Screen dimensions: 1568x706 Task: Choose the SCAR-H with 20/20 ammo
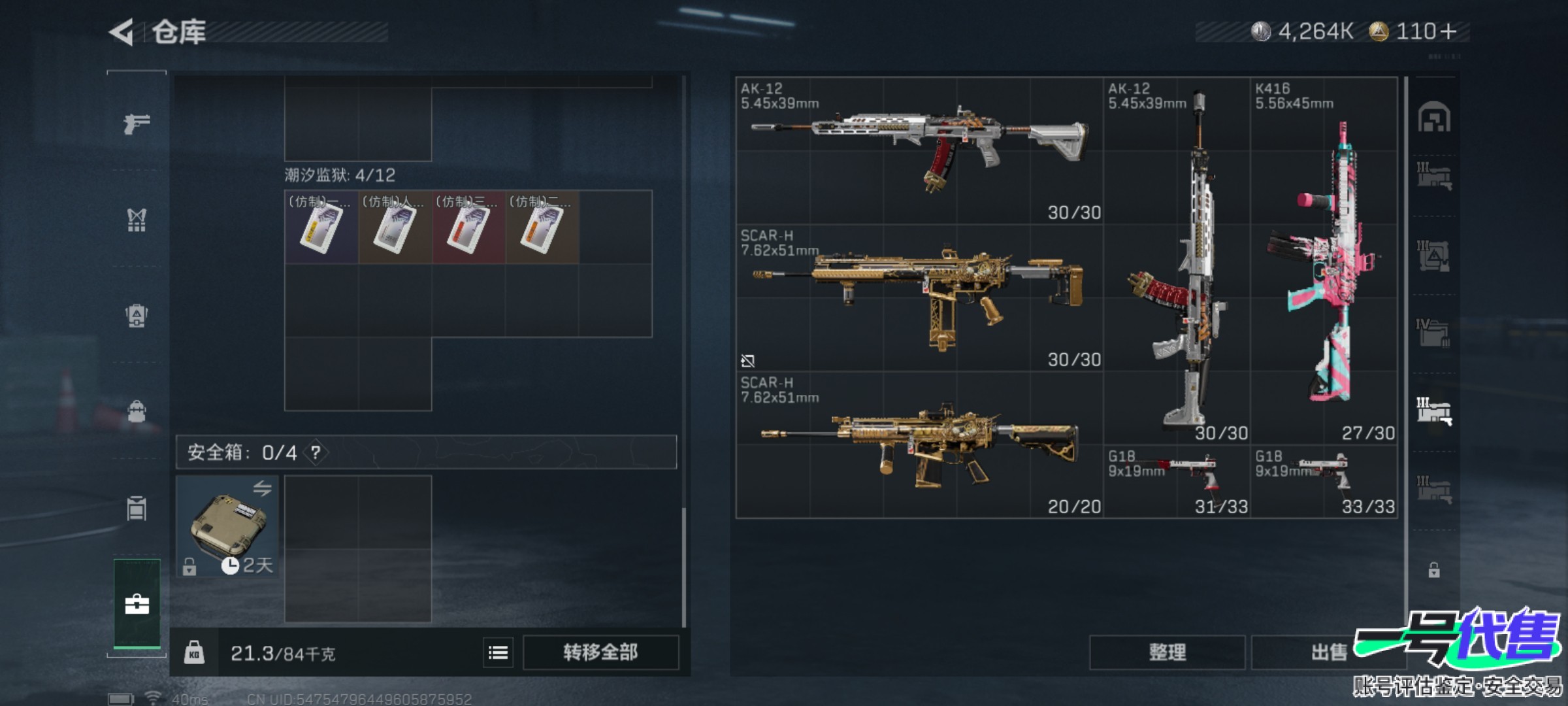tap(919, 445)
